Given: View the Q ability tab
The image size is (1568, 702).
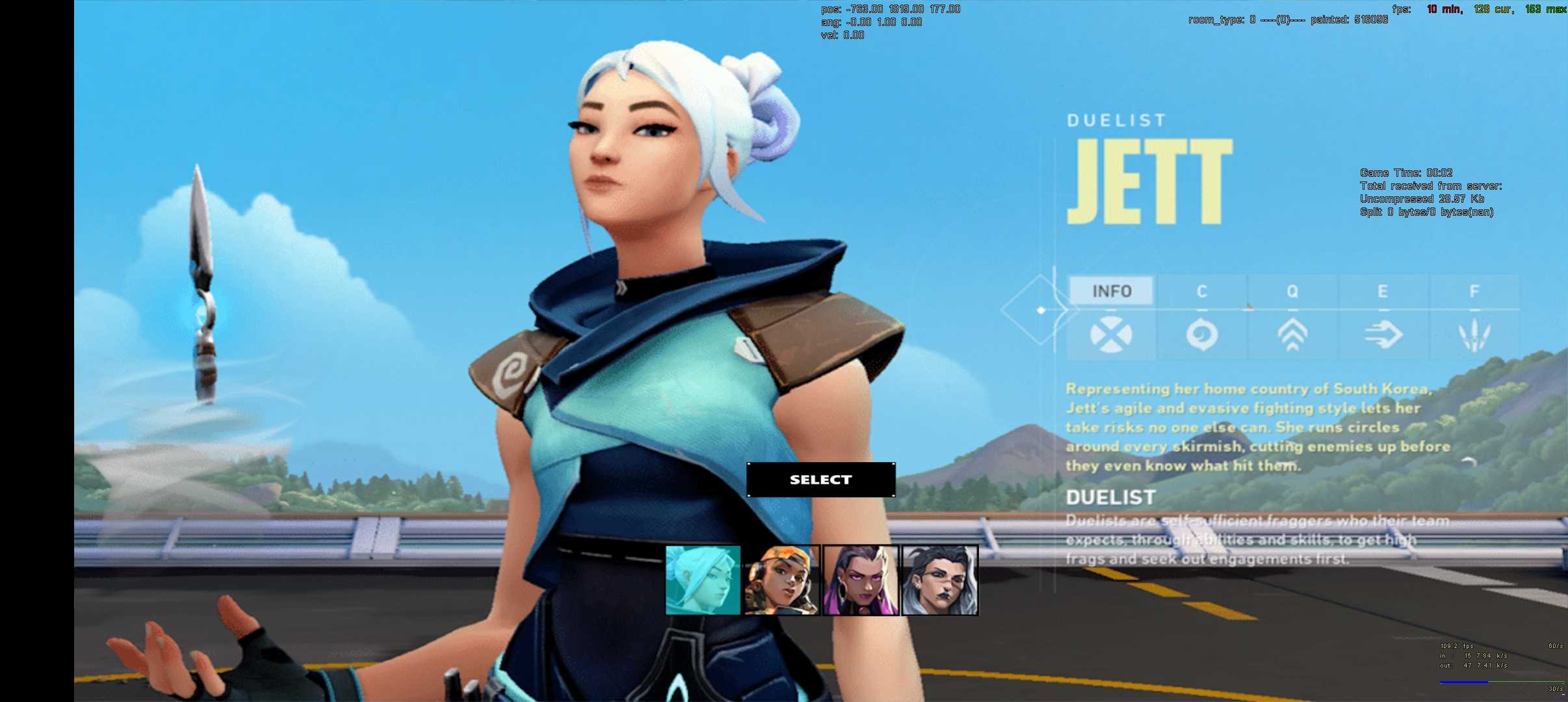Looking at the screenshot, I should [x=1292, y=291].
